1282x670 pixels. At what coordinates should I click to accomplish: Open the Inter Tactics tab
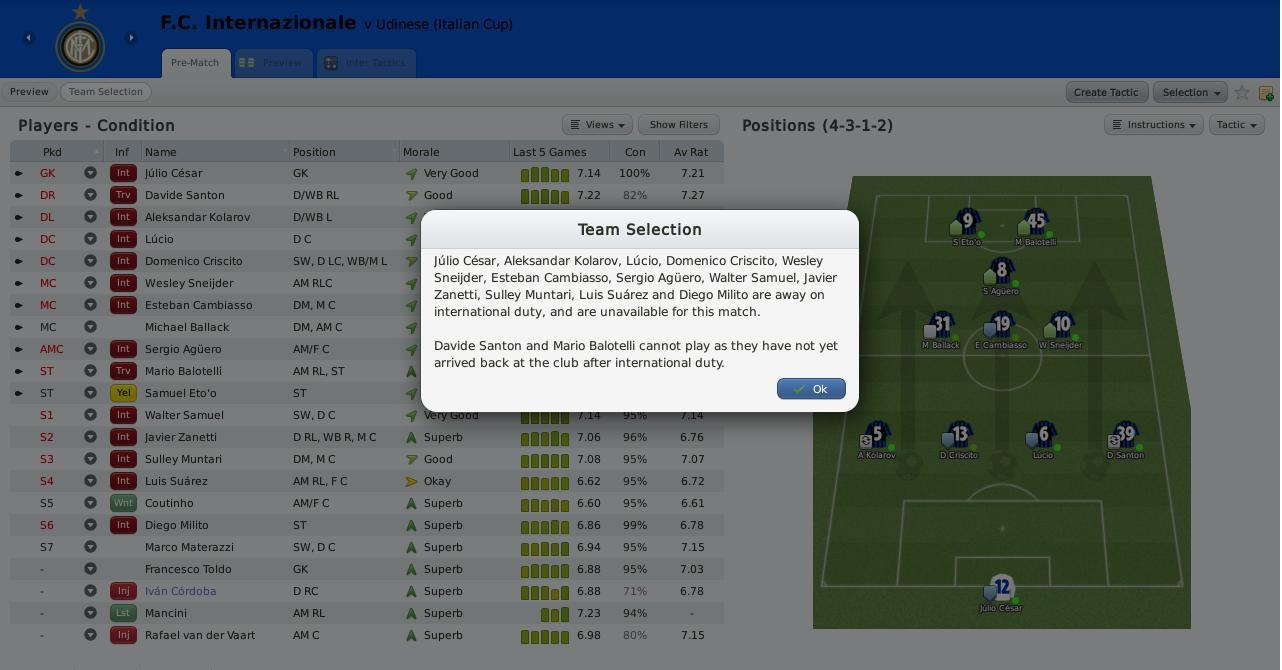[x=365, y=63]
